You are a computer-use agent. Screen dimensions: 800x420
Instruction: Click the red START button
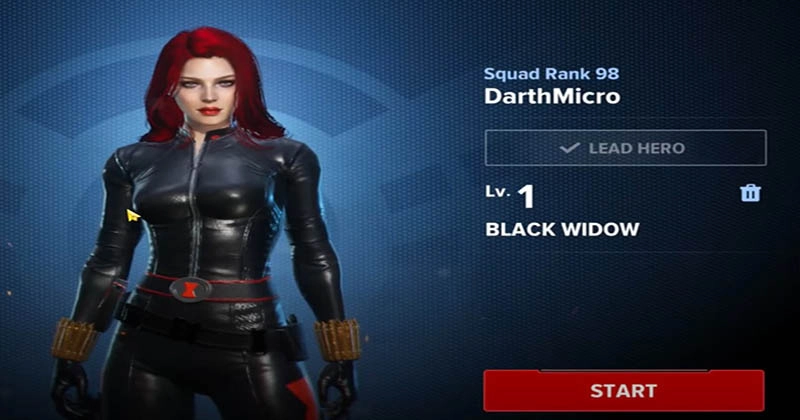point(623,390)
